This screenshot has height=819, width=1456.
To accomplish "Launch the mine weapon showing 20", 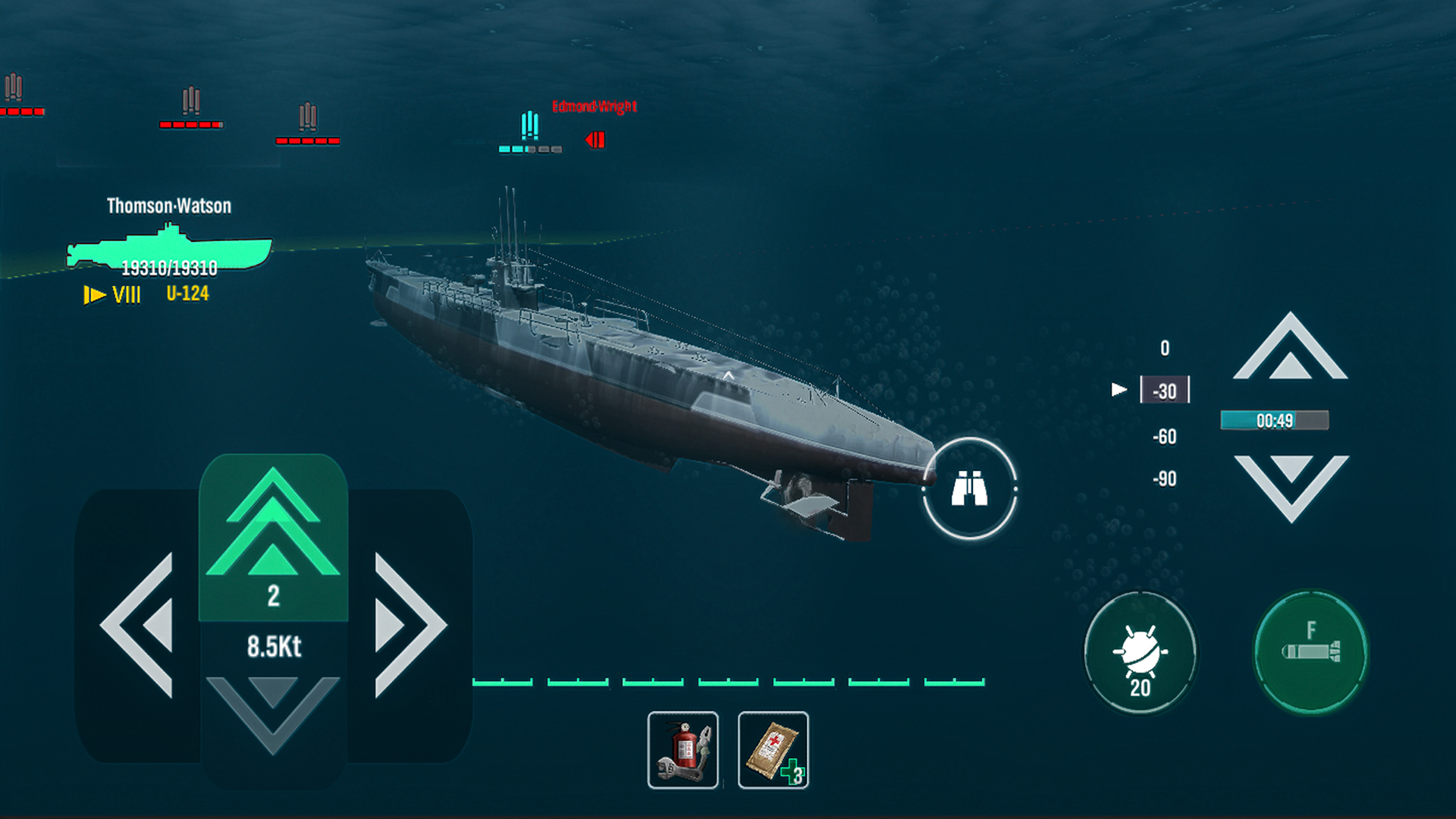I will pos(1140,654).
